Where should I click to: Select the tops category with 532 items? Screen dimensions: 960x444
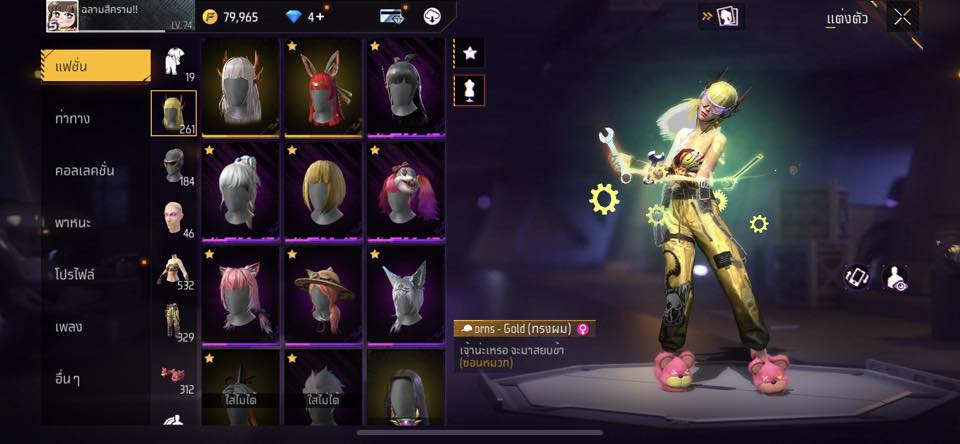pos(174,270)
